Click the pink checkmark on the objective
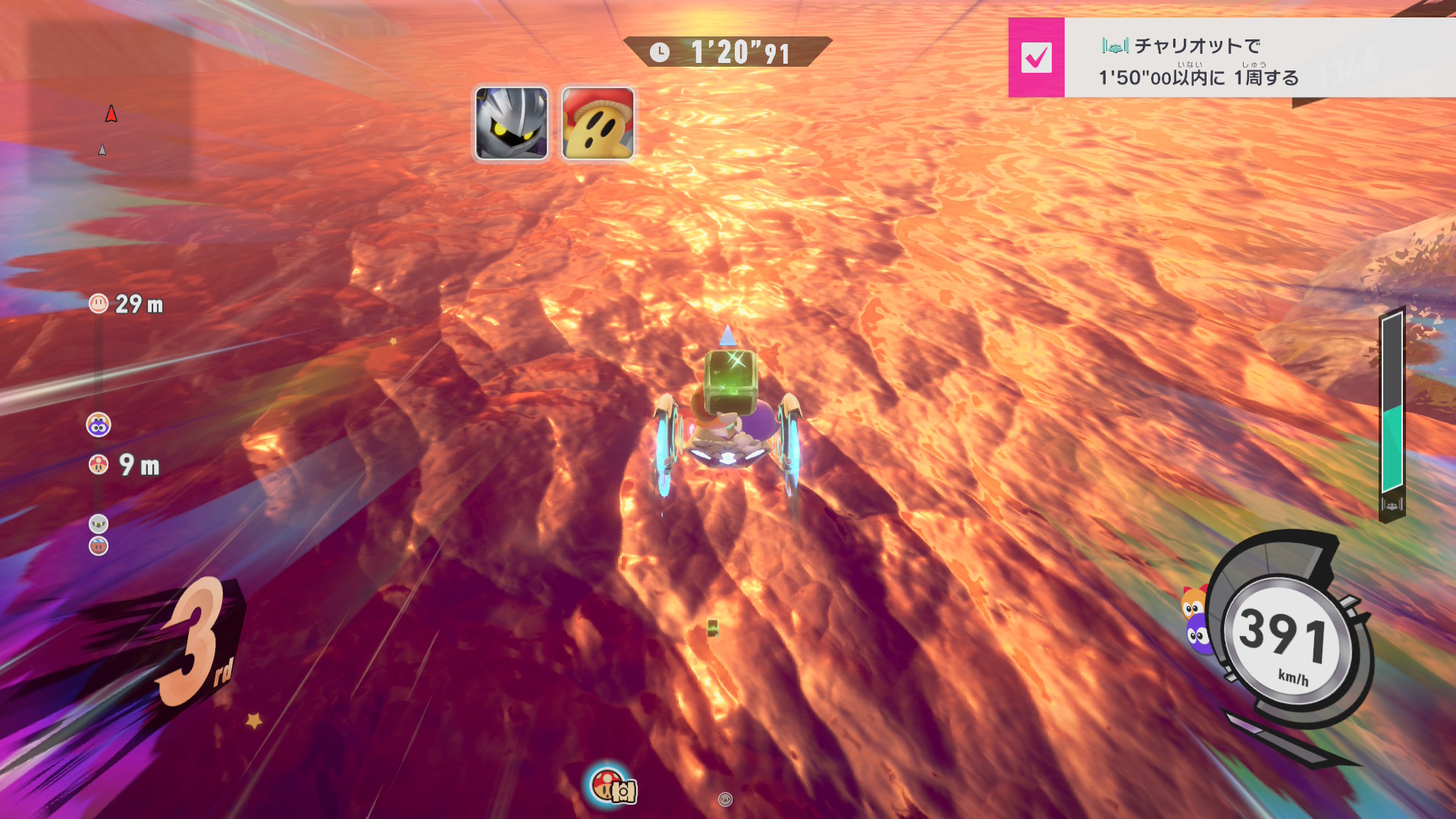 [x=1036, y=58]
